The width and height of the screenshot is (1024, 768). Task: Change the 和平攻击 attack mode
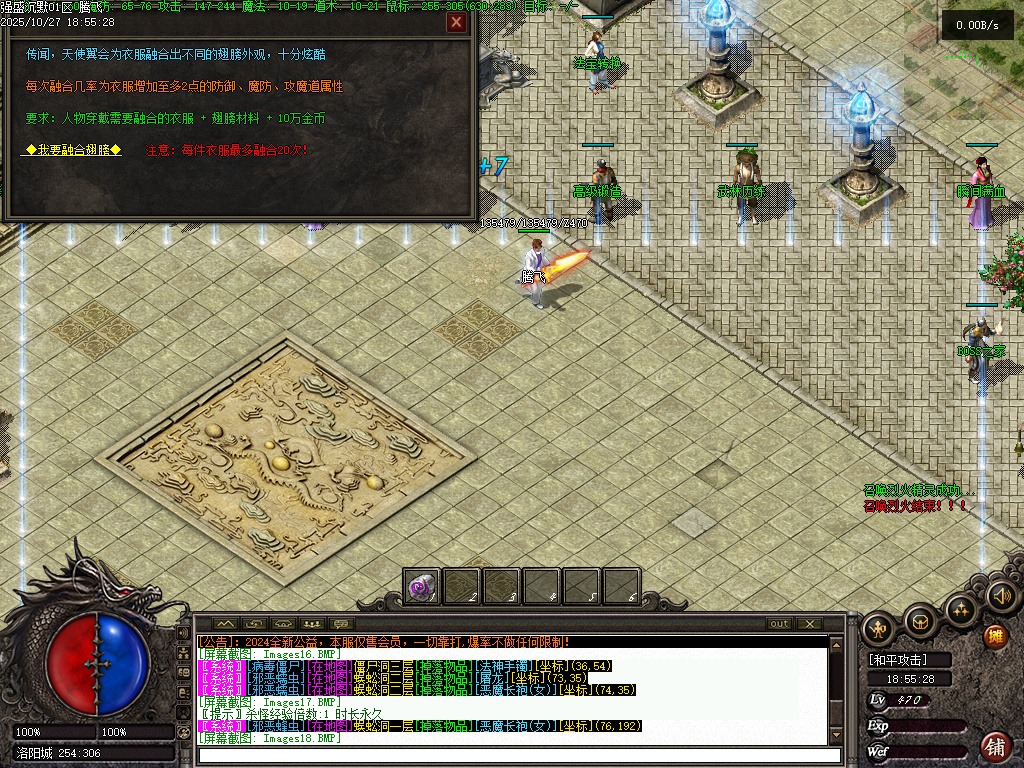coord(897,660)
